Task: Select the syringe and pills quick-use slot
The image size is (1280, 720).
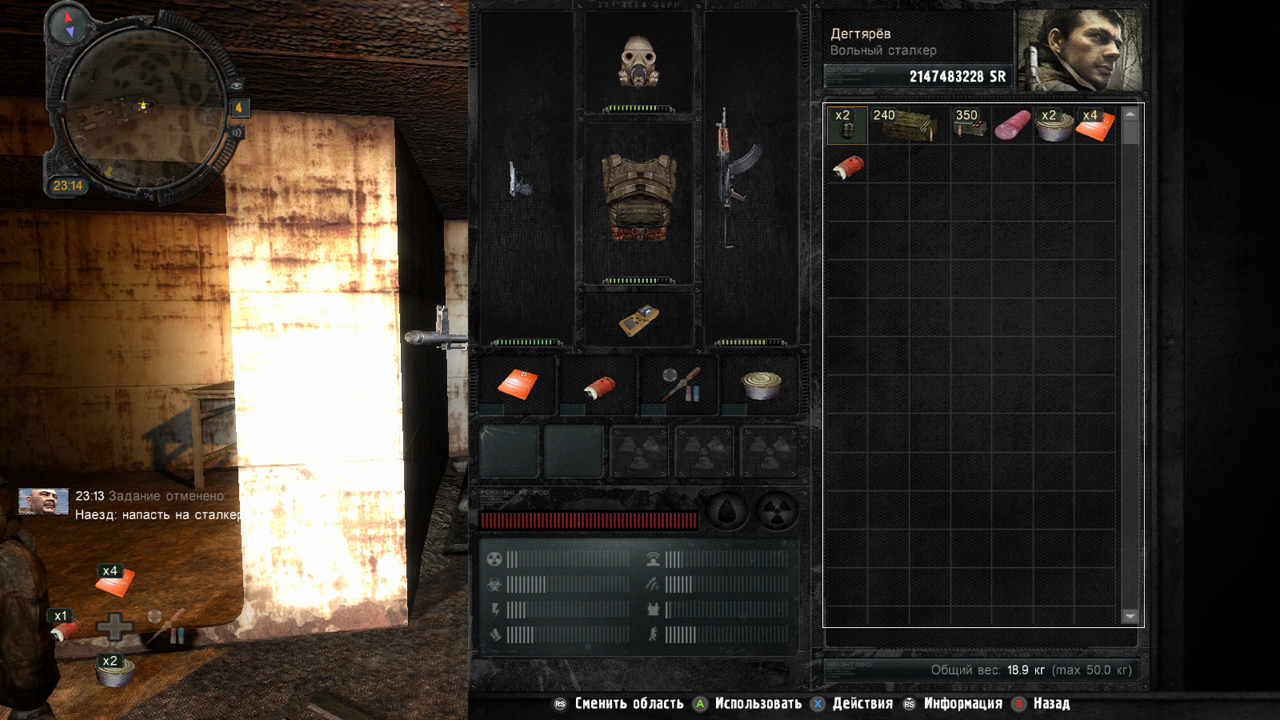Action: coord(679,384)
